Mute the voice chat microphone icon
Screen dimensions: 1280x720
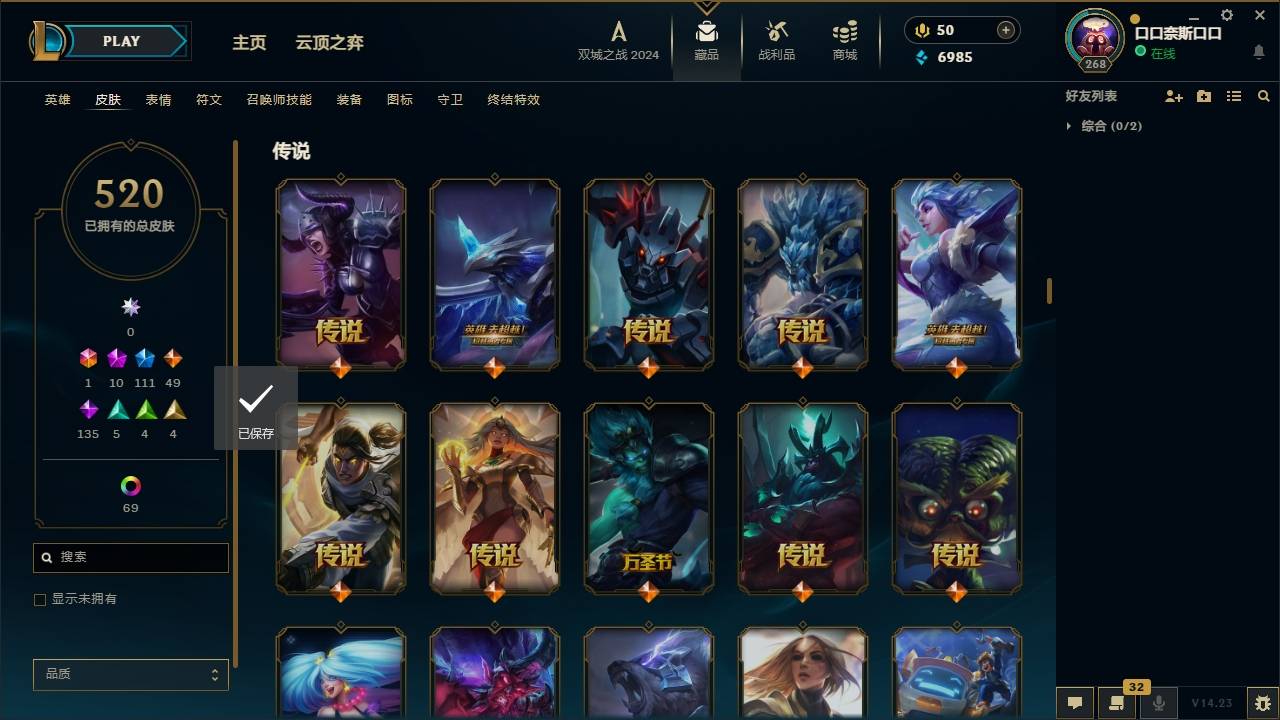[1159, 703]
